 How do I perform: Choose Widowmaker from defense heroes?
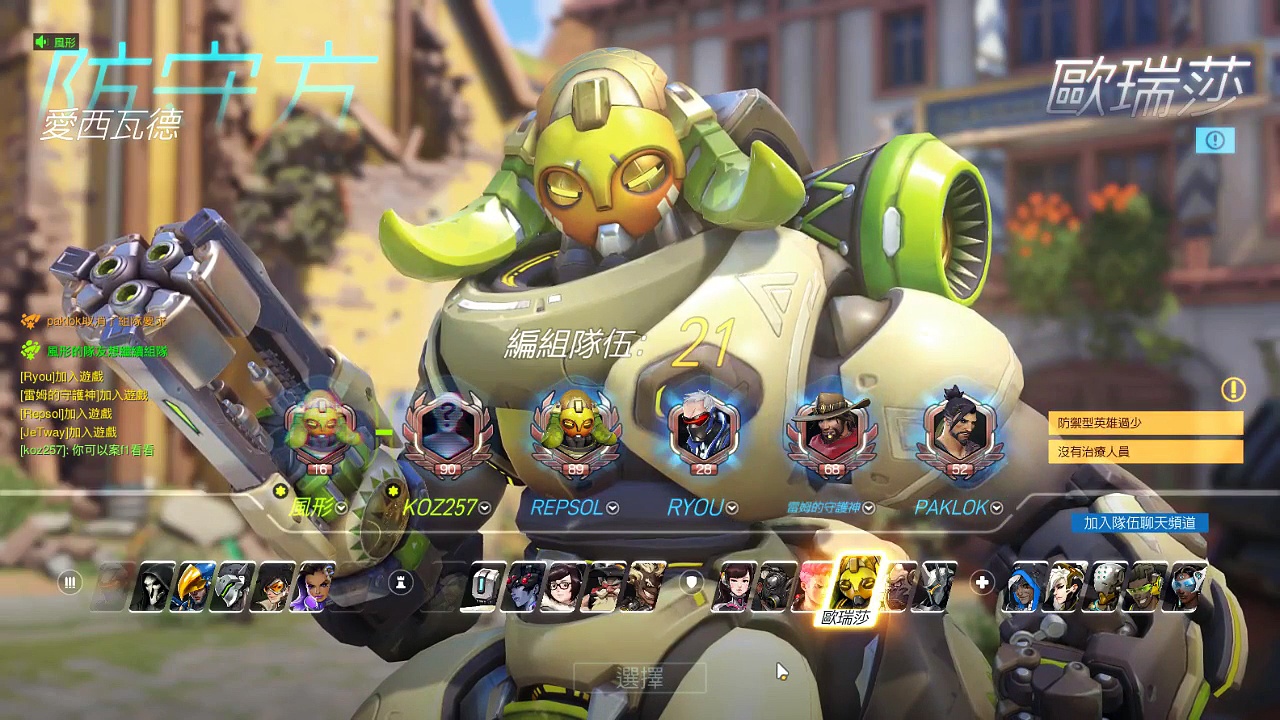coord(525,585)
